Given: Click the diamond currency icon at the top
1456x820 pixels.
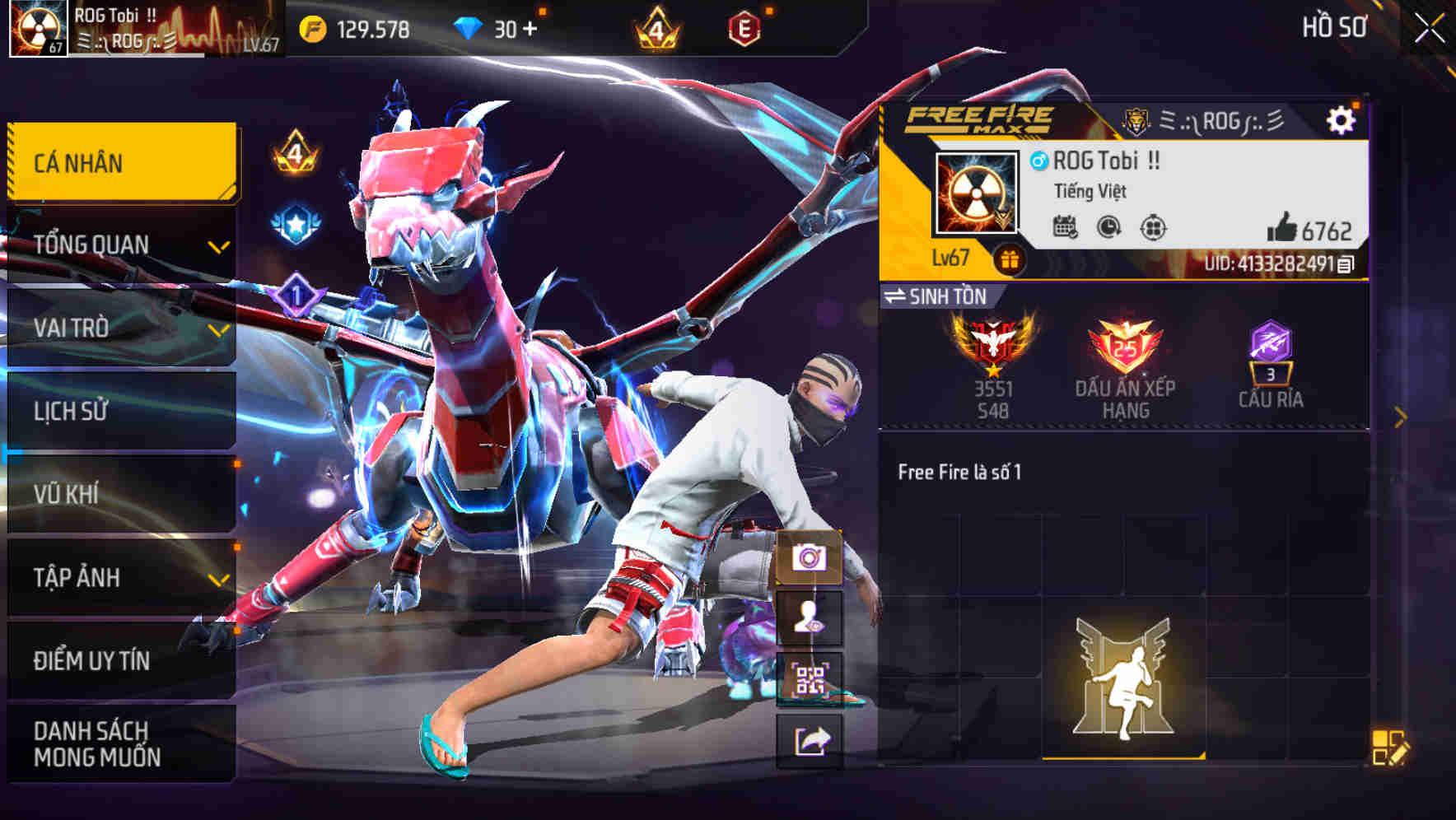Looking at the screenshot, I should point(466,27).
